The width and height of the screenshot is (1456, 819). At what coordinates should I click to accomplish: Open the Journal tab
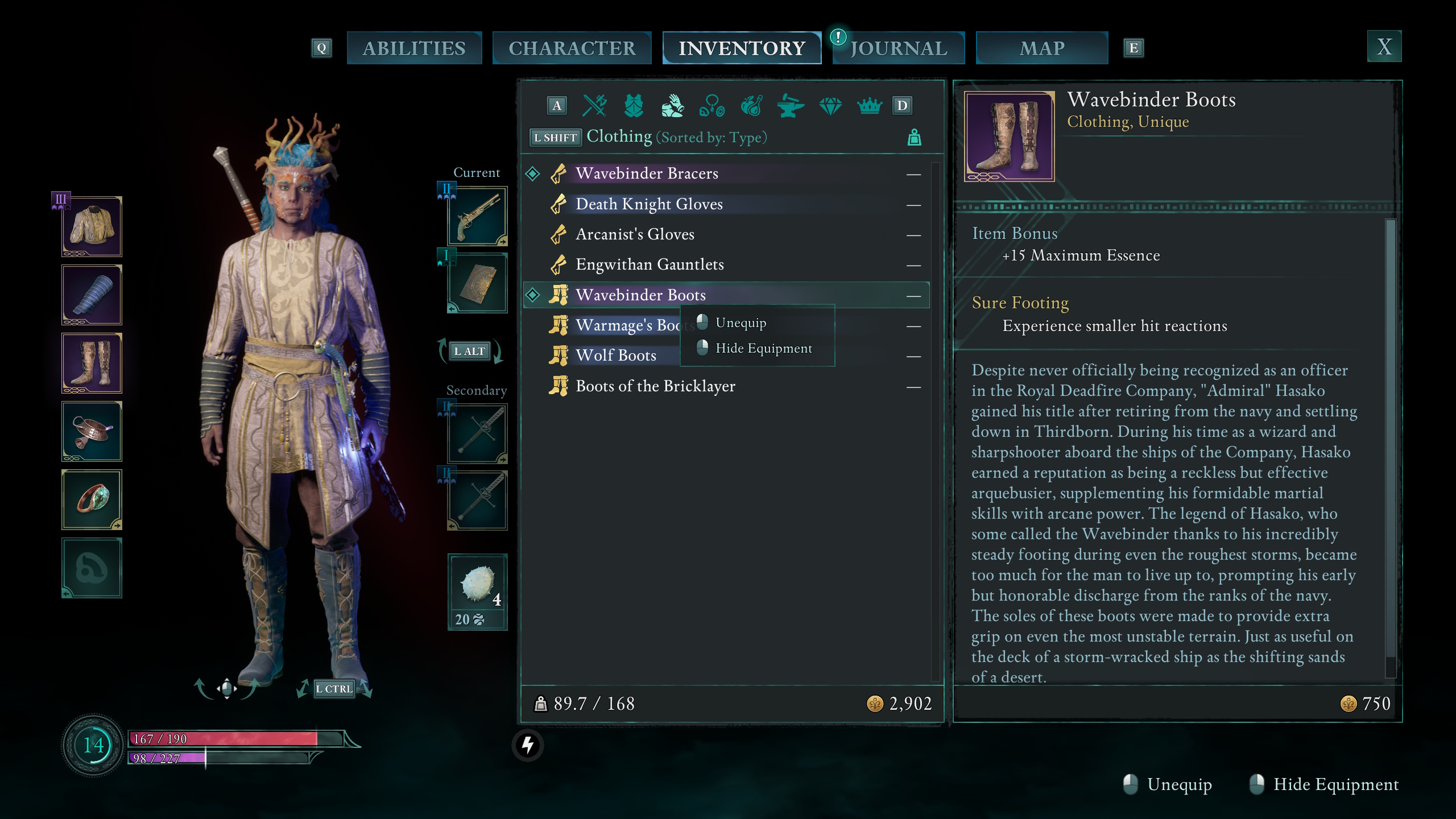[x=899, y=48]
